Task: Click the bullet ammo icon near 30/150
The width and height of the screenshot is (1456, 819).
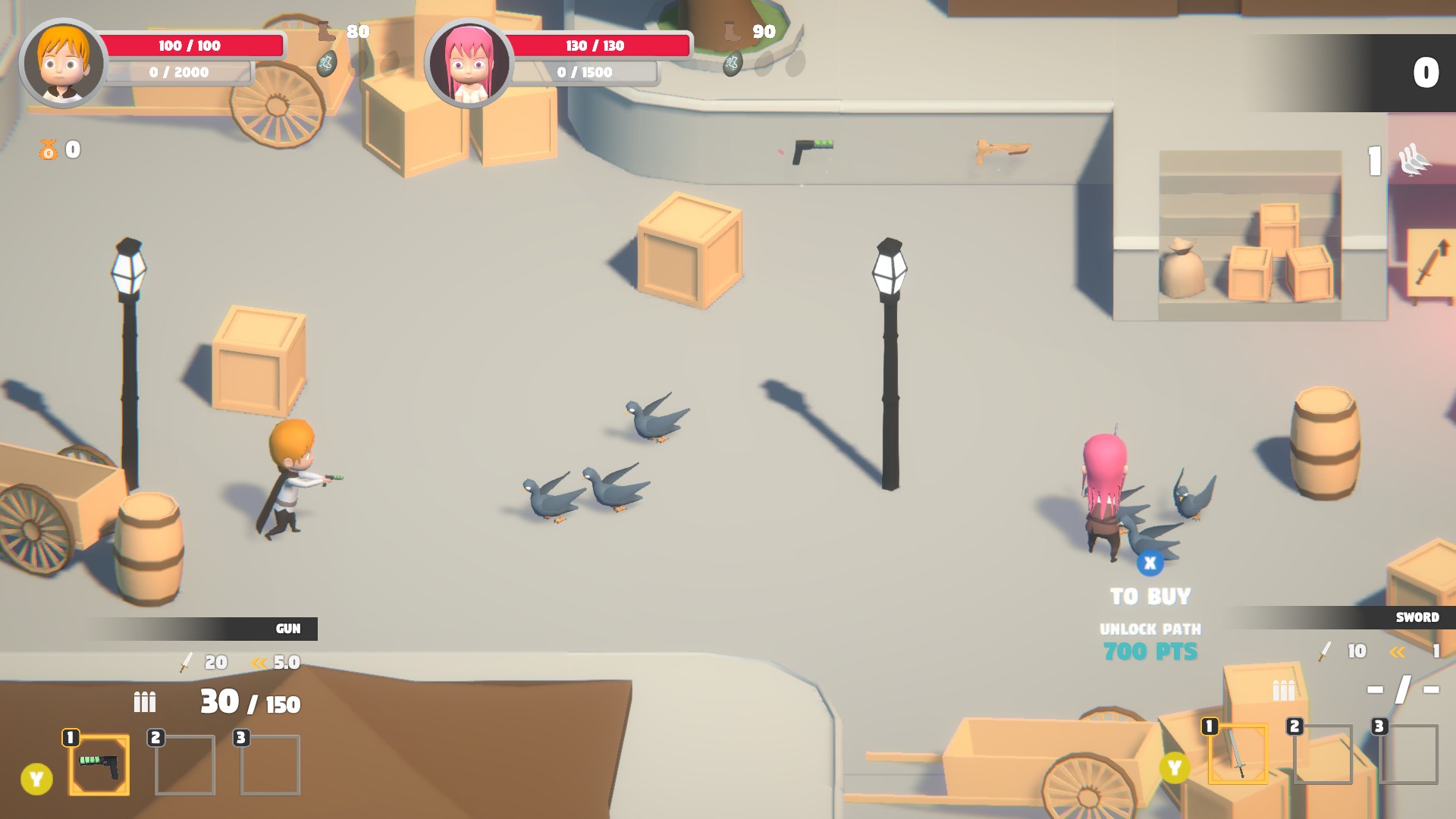Action: [x=144, y=702]
